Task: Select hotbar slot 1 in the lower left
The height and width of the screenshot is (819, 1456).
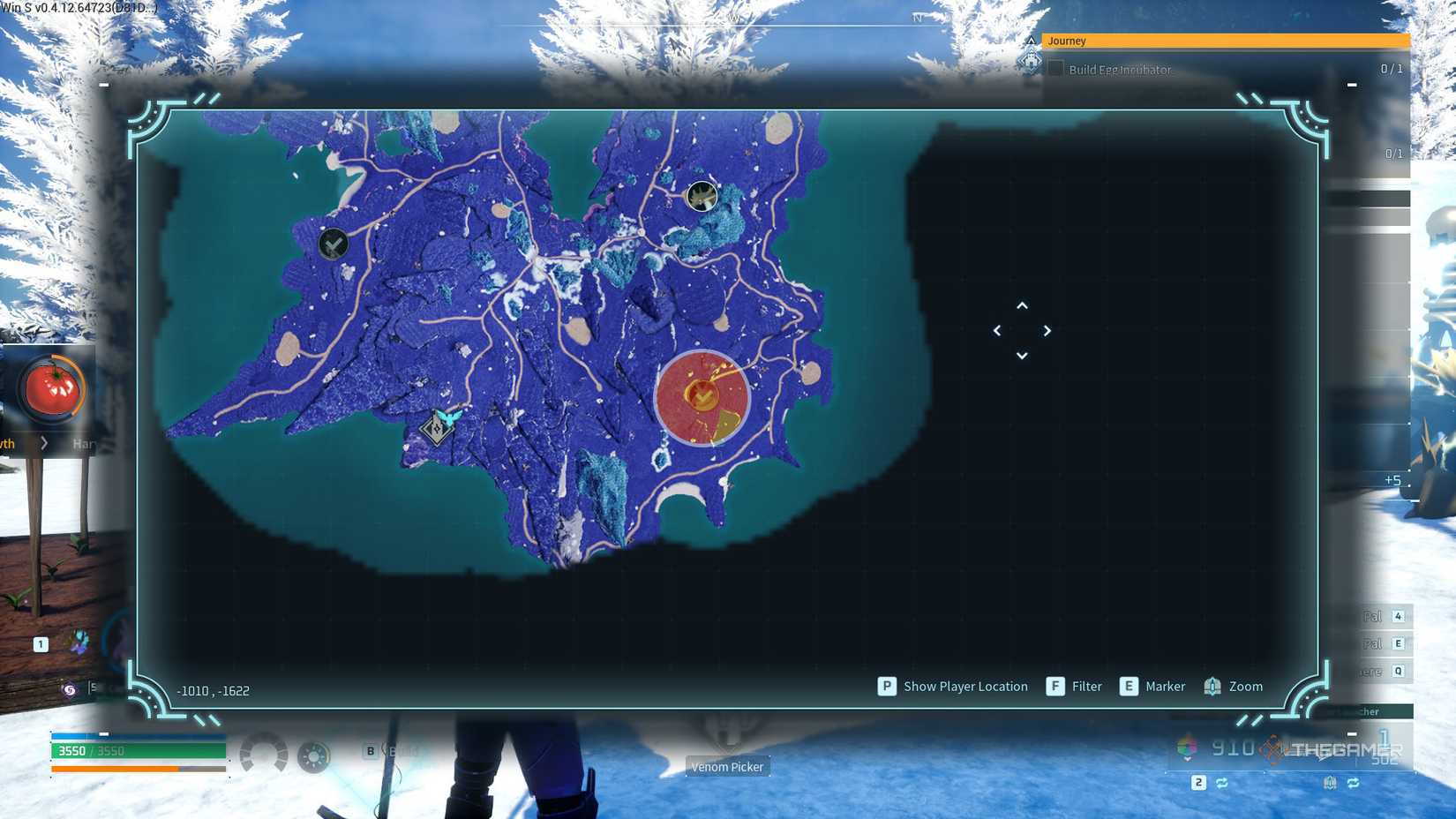Action: tap(39, 644)
